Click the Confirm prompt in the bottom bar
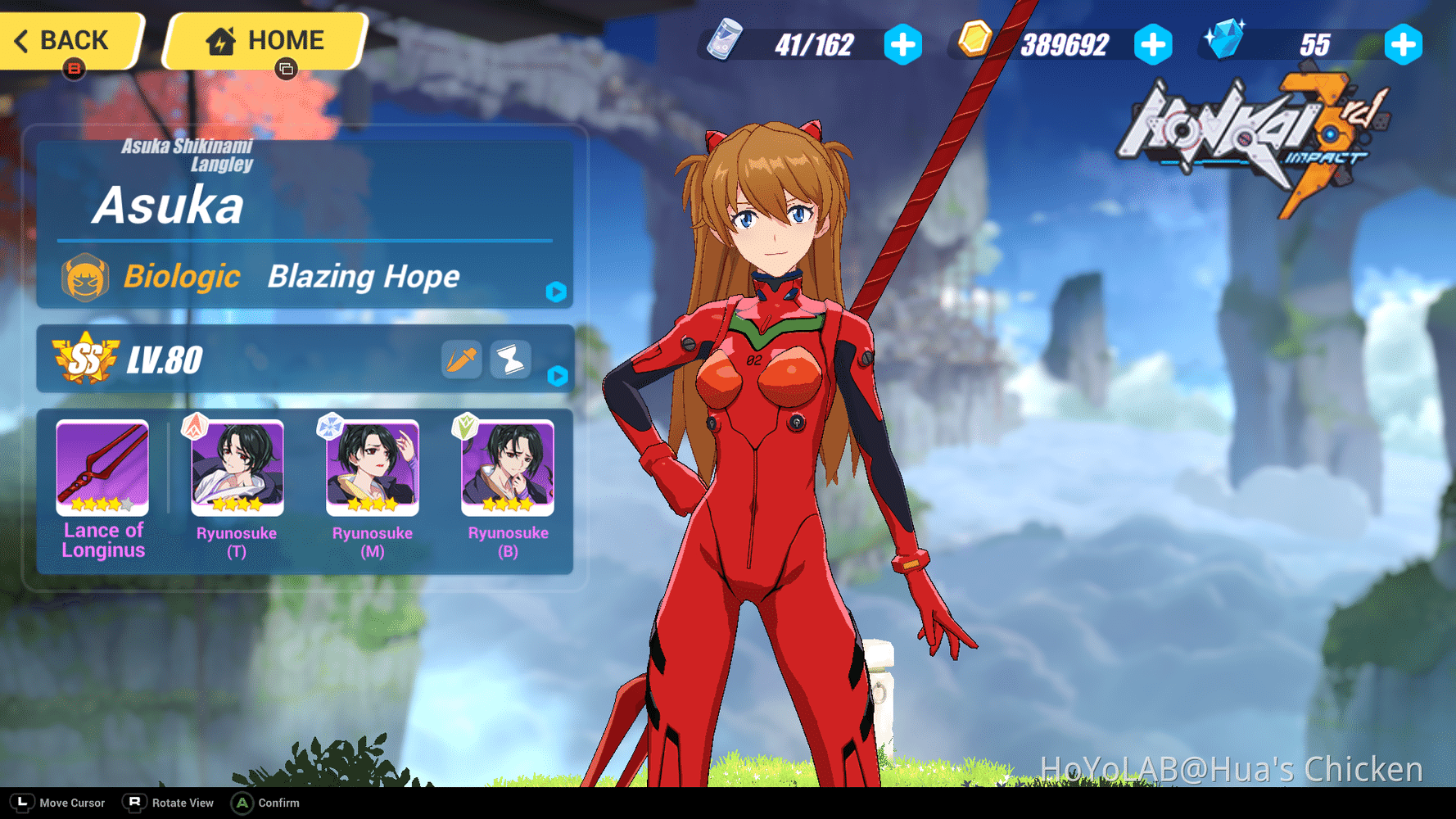1456x819 pixels. pyautogui.click(x=265, y=803)
